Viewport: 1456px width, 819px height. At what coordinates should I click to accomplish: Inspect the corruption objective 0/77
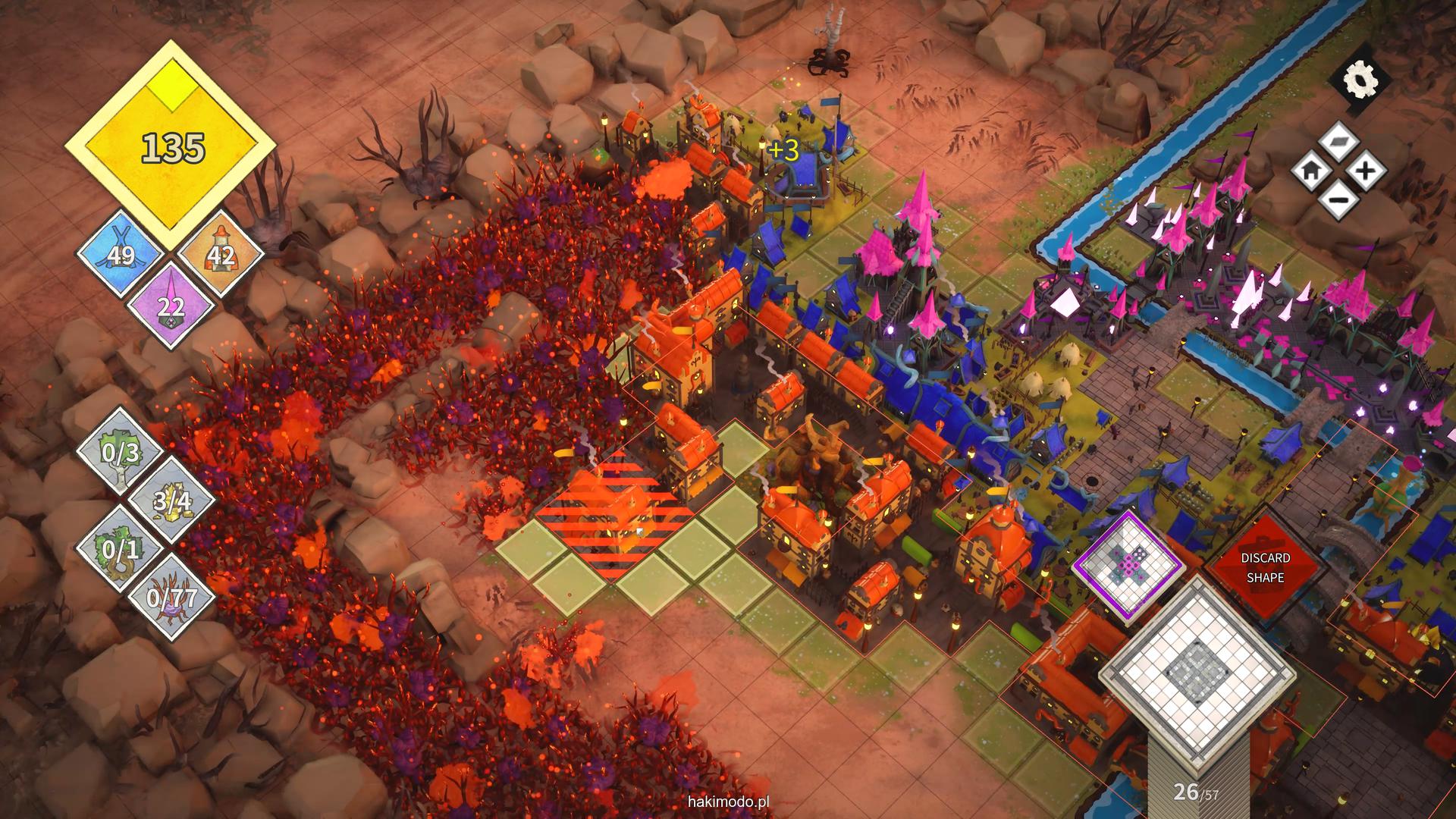click(171, 598)
